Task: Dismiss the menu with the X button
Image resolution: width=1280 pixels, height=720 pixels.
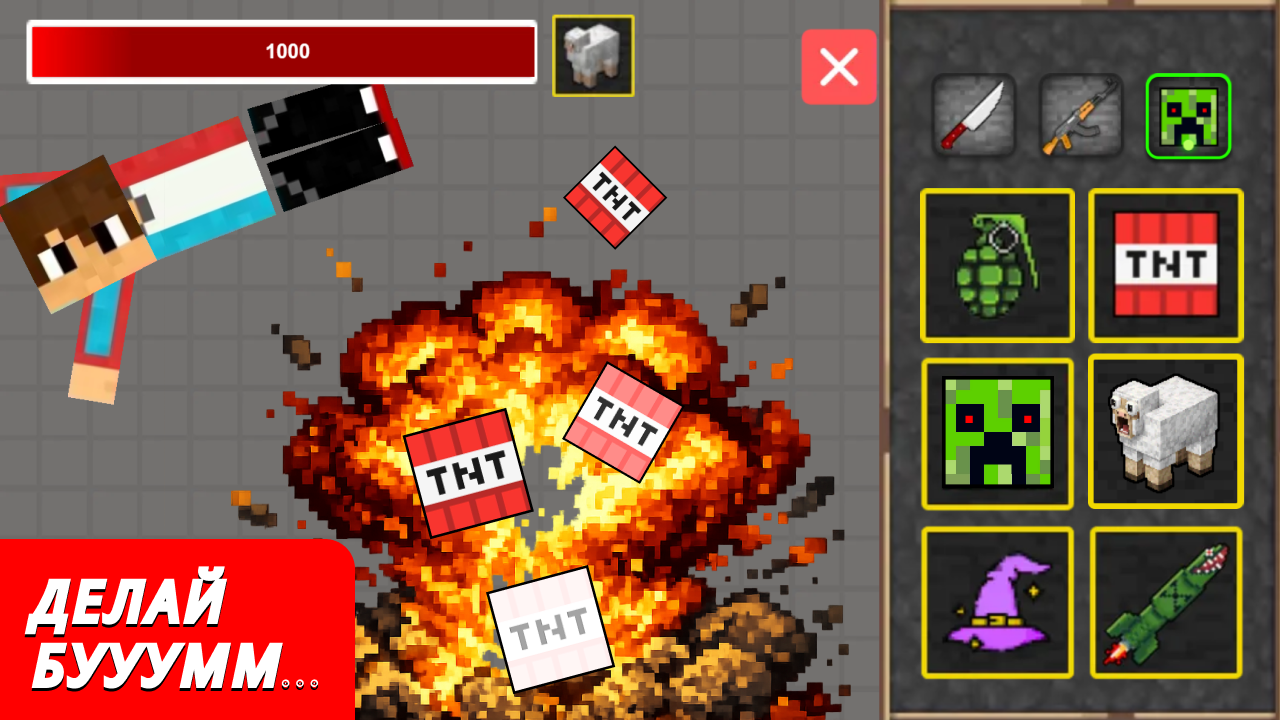Action: [839, 65]
